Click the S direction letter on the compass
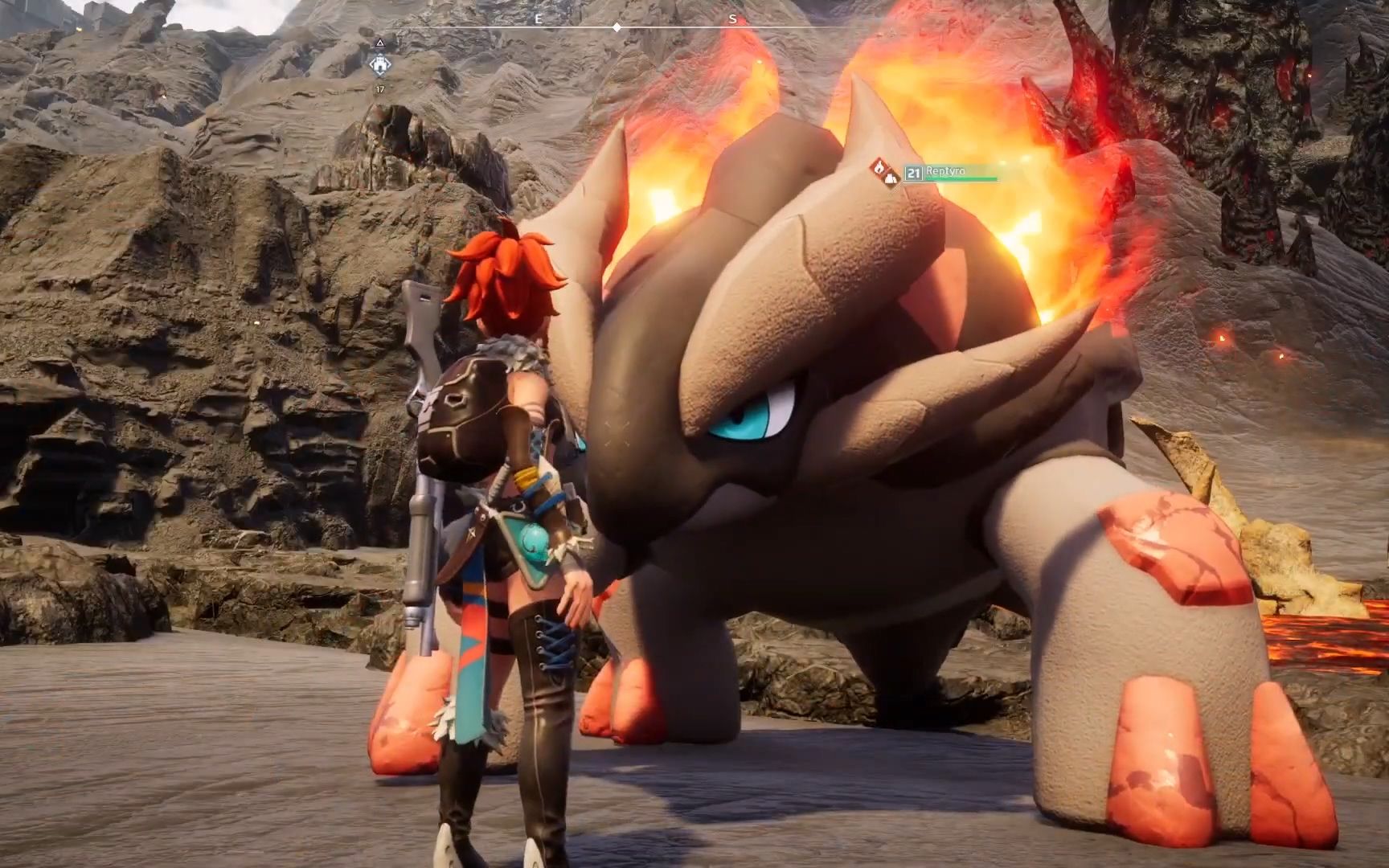1389x868 pixels. tap(732, 17)
